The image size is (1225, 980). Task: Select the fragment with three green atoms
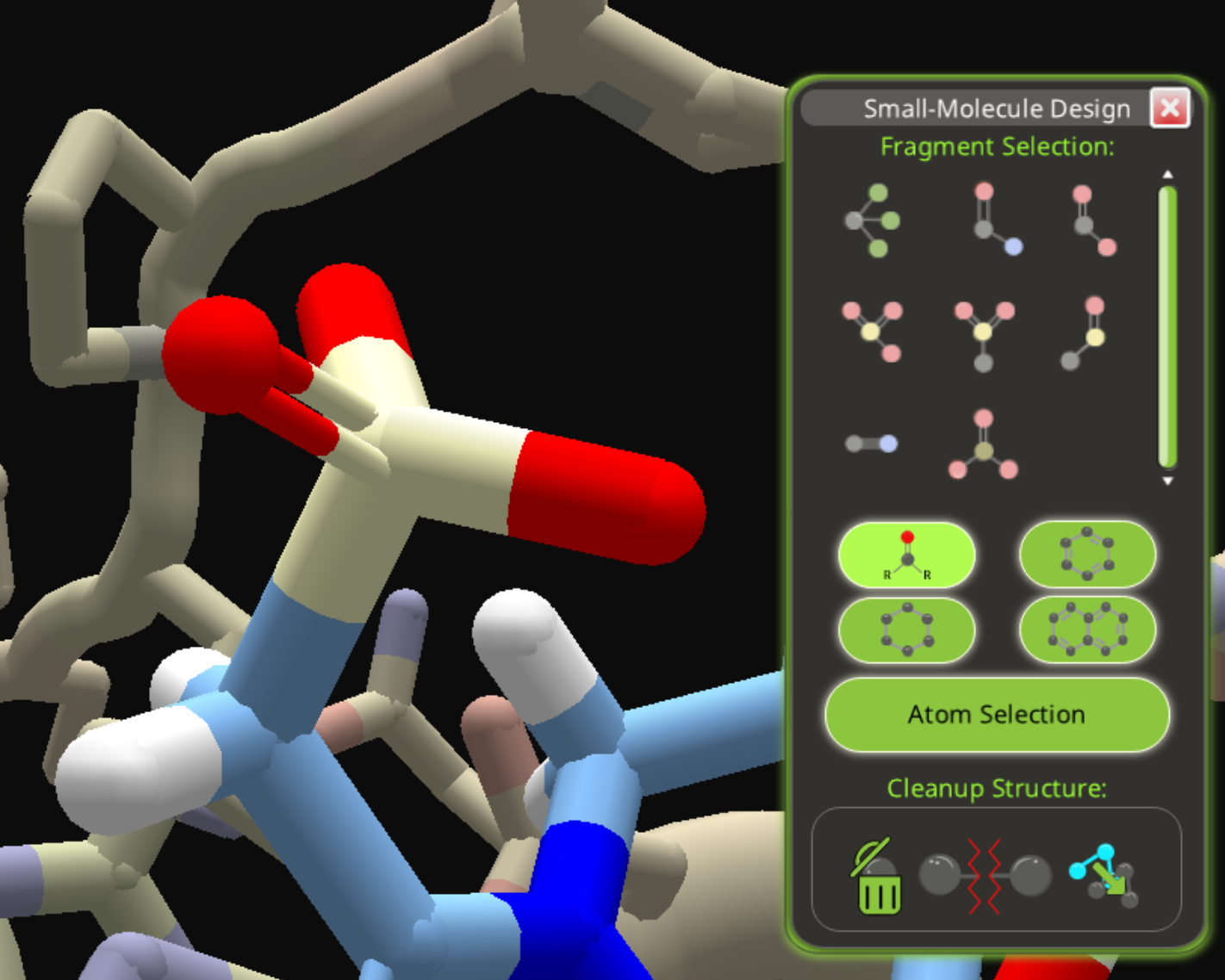pos(872,220)
